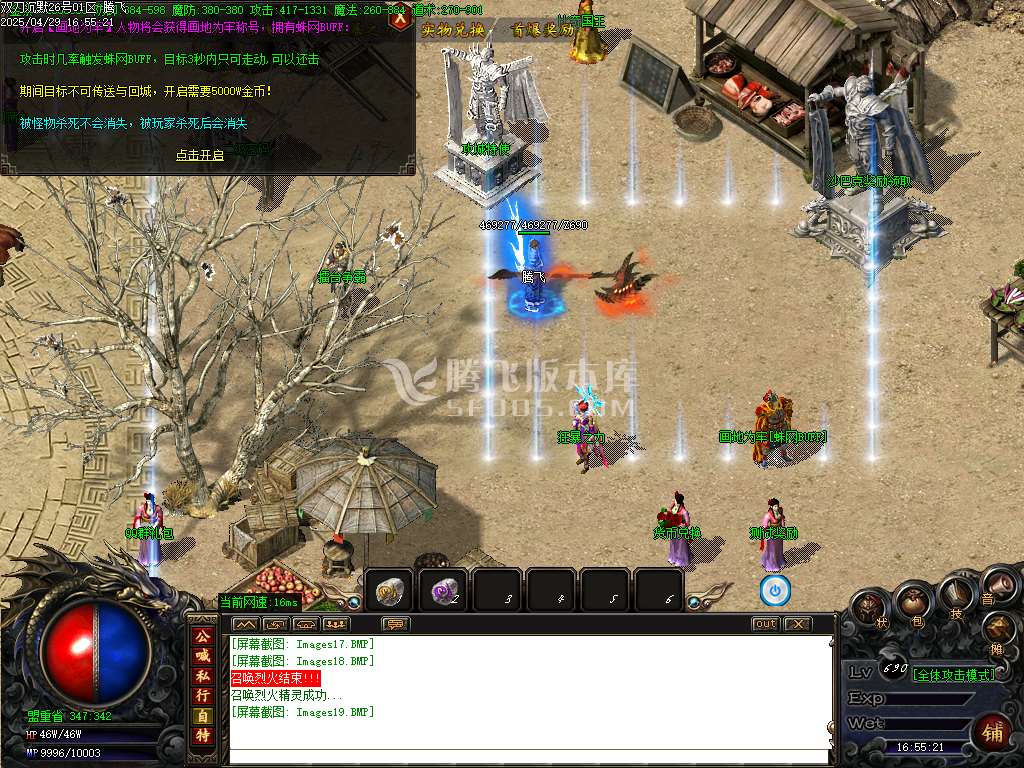
Task: Open the character status (状) panel
Action: coord(871,609)
